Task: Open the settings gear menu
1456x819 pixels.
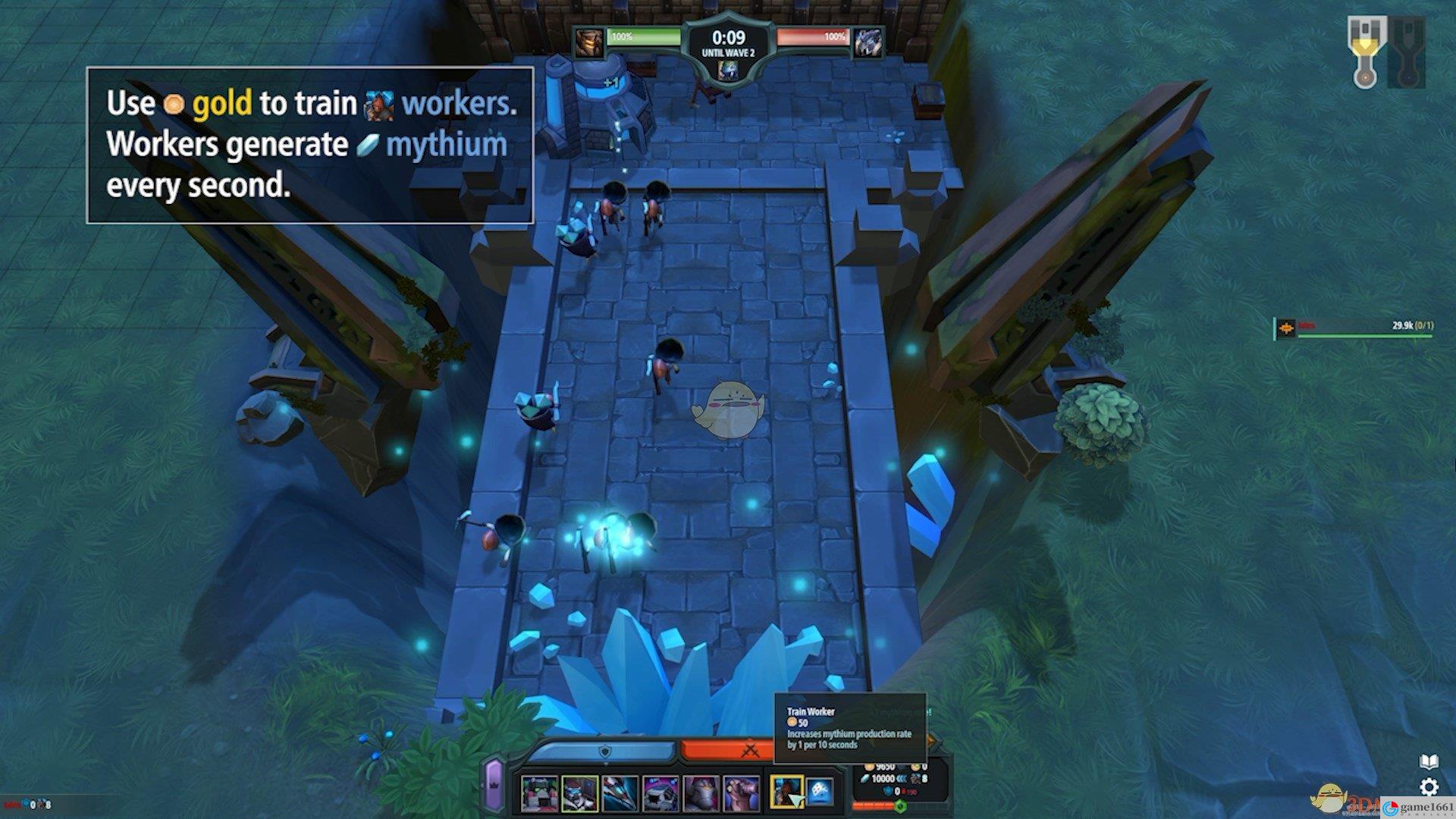Action: click(1429, 786)
